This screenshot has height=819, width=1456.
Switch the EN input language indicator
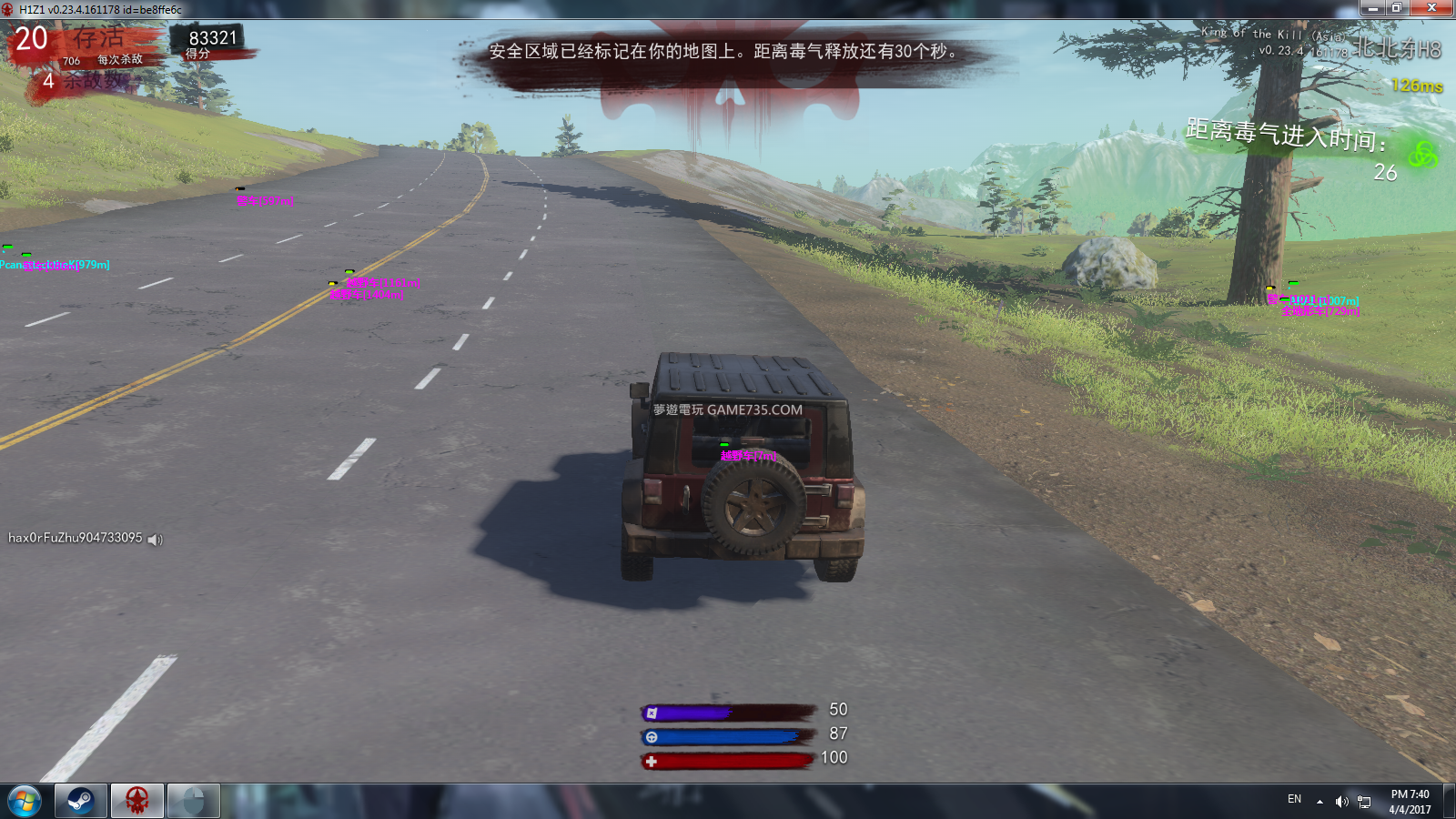tap(1292, 799)
